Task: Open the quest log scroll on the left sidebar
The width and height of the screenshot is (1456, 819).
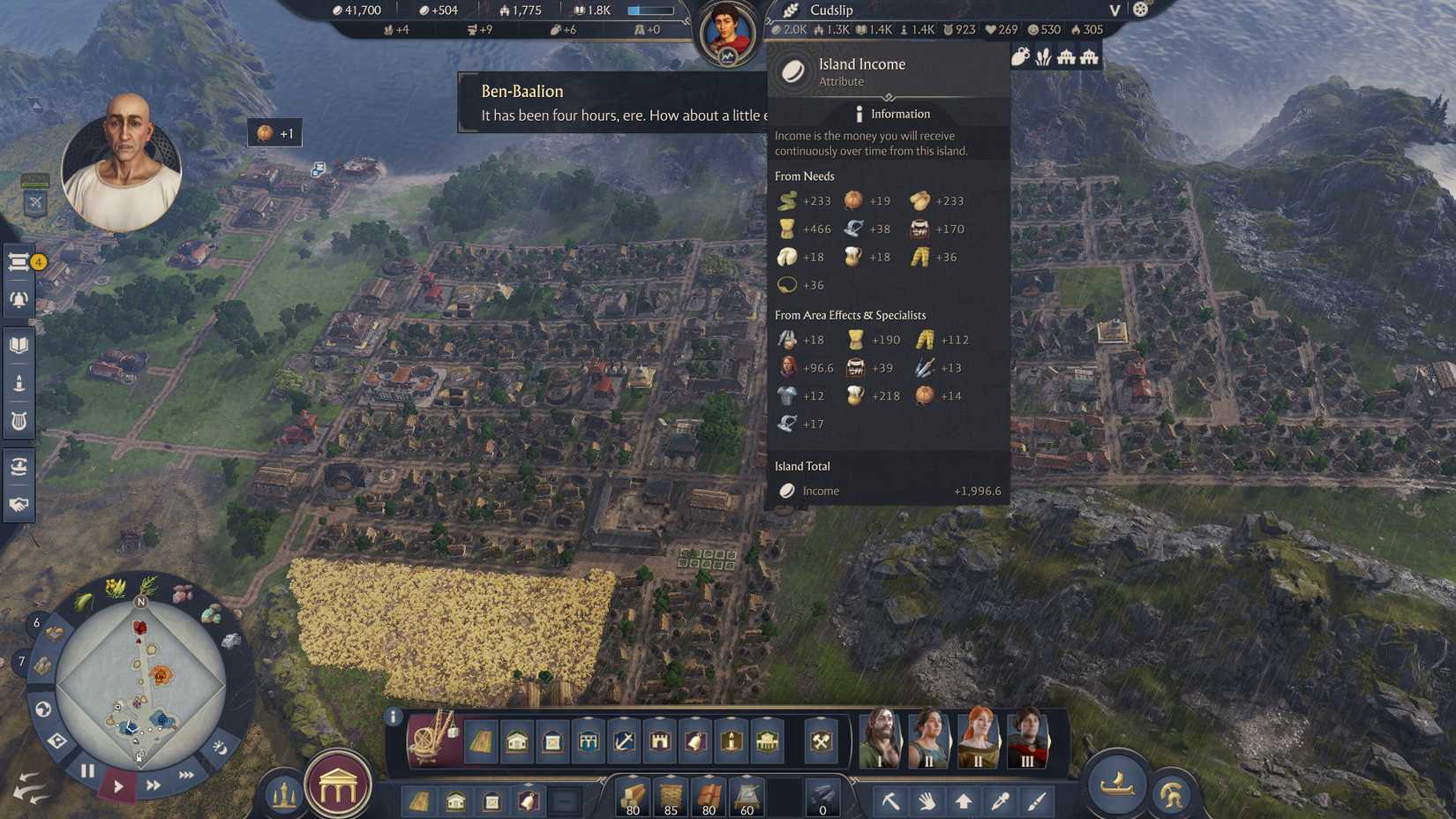Action: coord(19,262)
